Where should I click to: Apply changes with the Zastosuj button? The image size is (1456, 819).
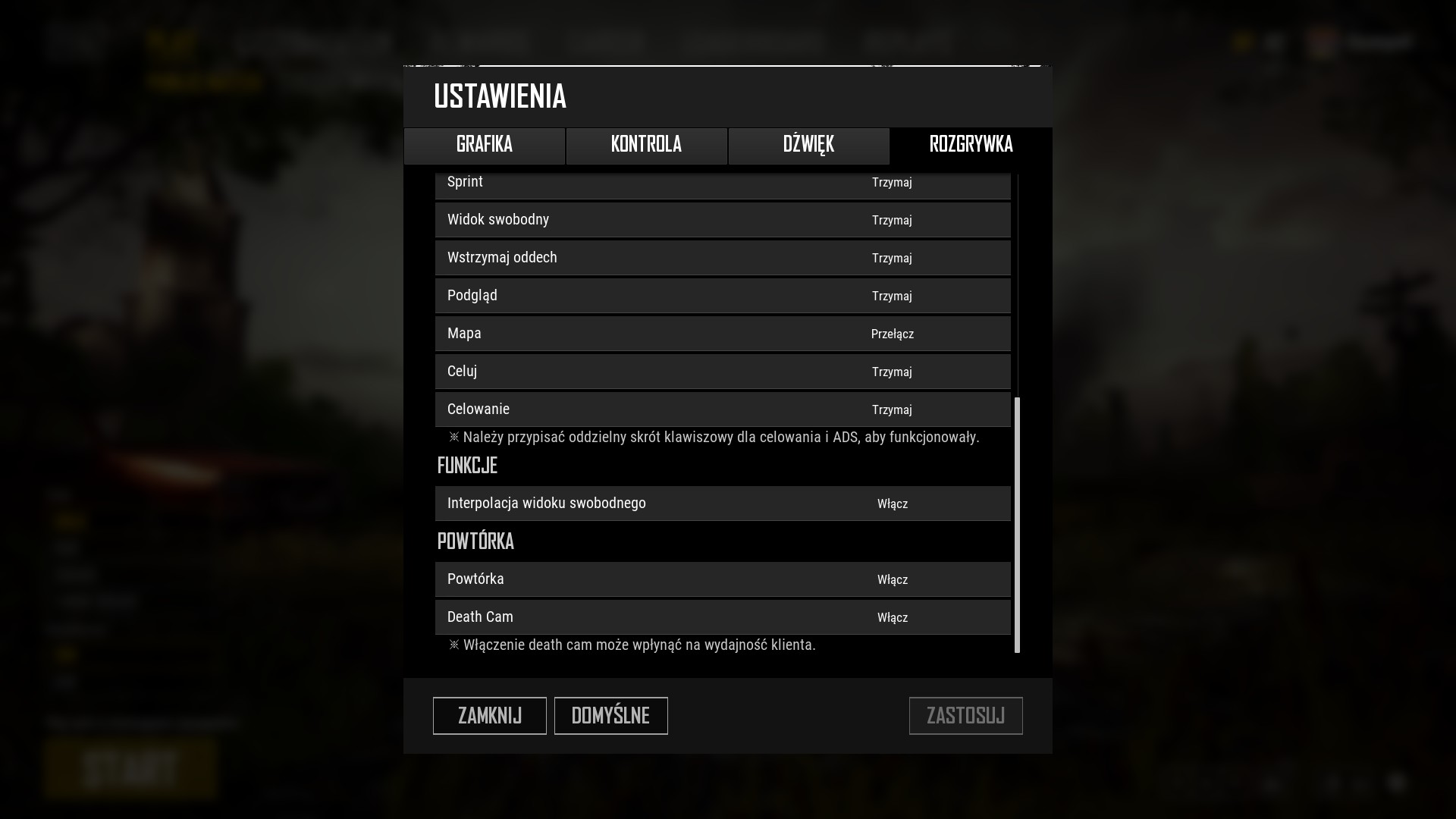click(x=965, y=716)
